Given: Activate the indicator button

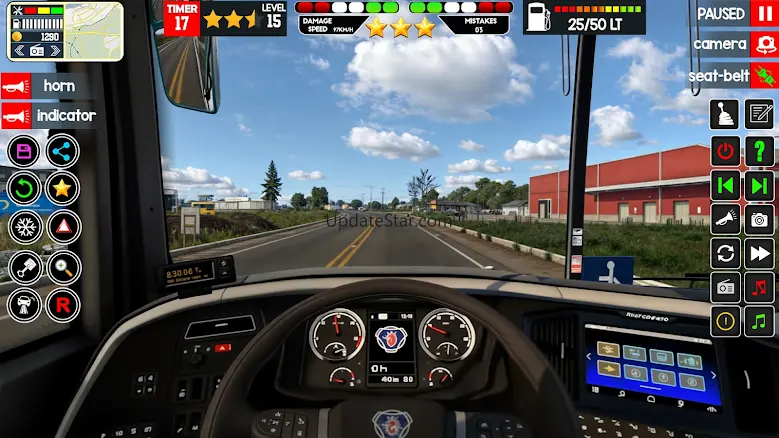Looking at the screenshot, I should (48, 116).
